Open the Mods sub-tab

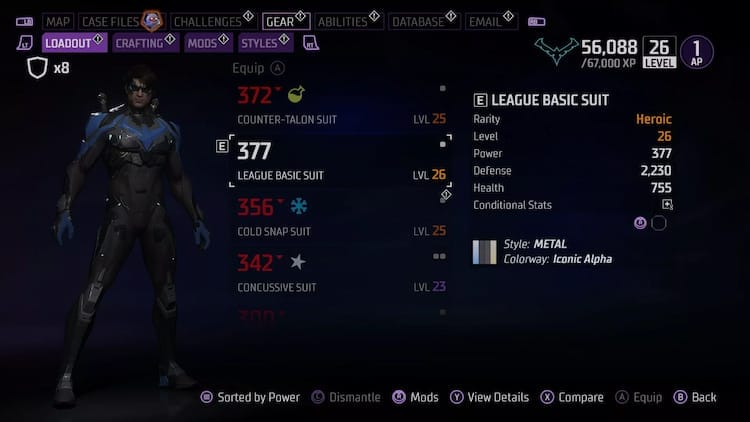[x=202, y=43]
